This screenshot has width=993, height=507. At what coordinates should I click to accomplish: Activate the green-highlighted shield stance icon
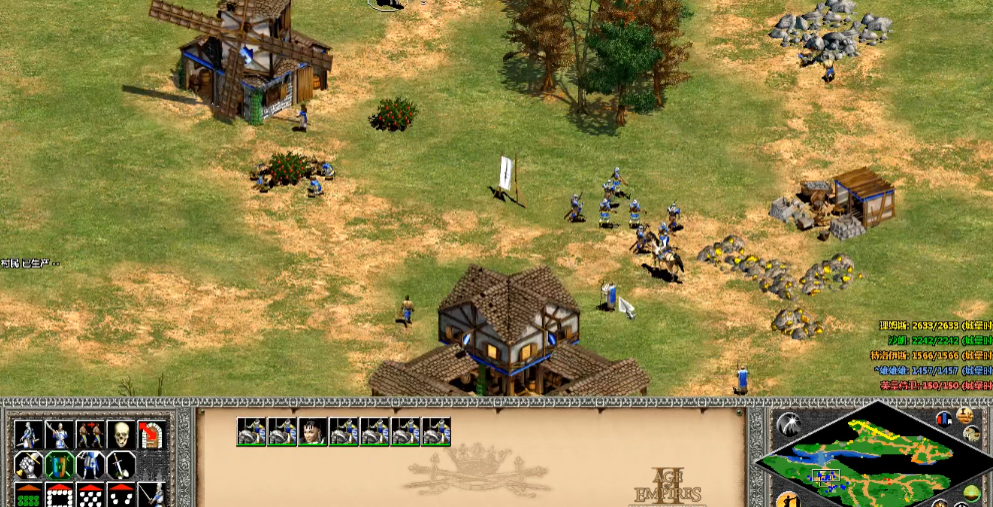point(59,464)
